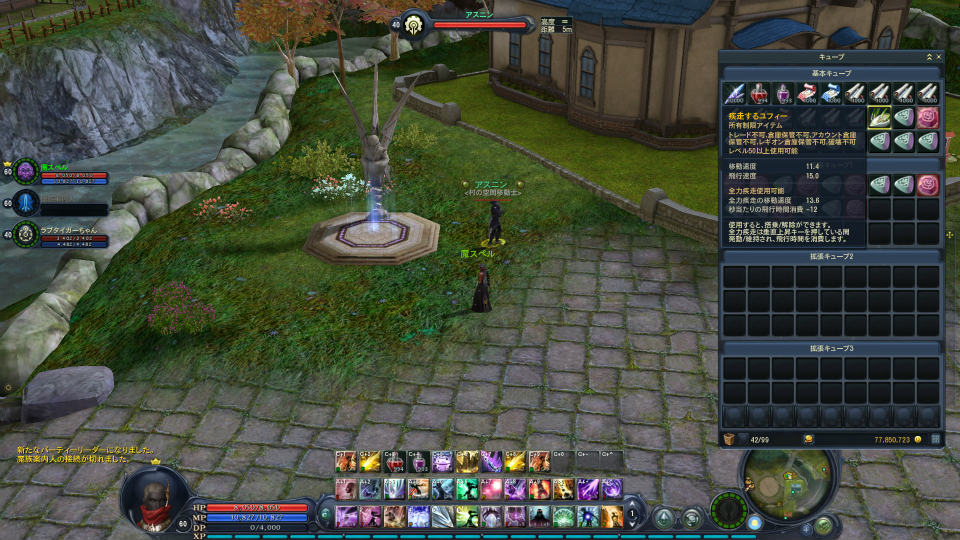Click the green circular gauge near minimap

pyautogui.click(x=728, y=510)
